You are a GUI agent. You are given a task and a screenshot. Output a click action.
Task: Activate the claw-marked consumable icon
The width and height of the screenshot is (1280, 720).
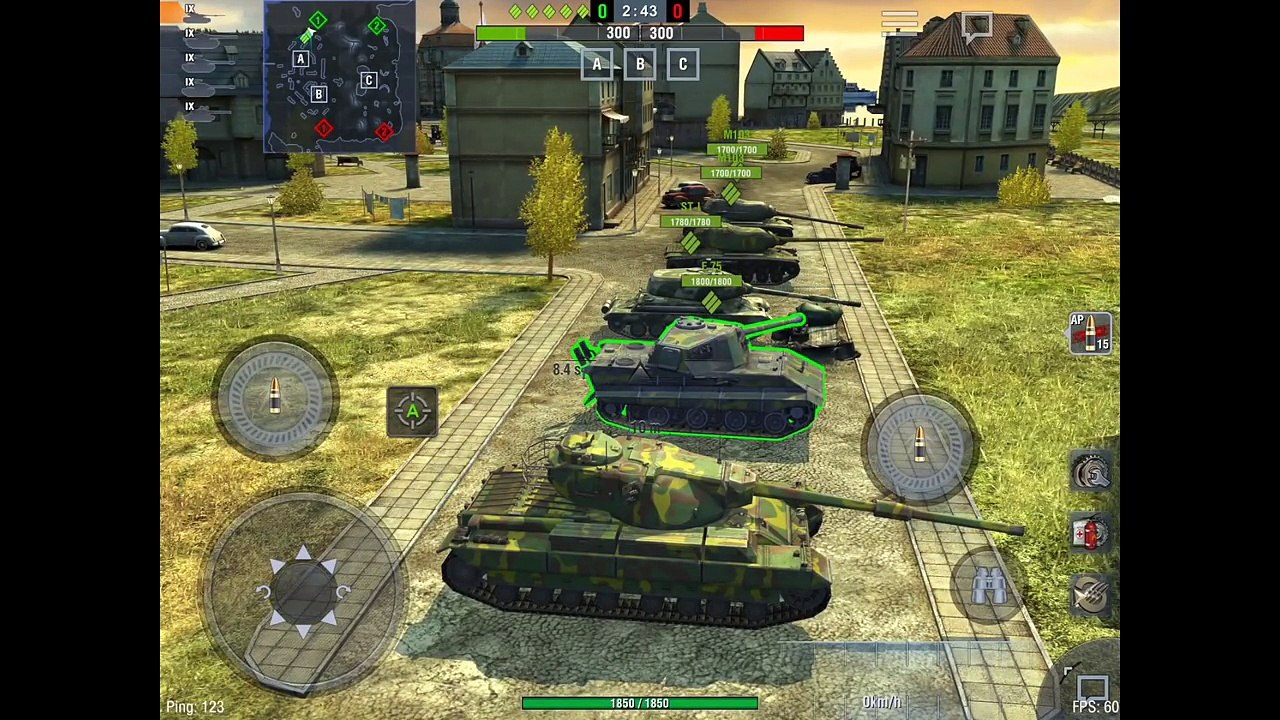1091,595
